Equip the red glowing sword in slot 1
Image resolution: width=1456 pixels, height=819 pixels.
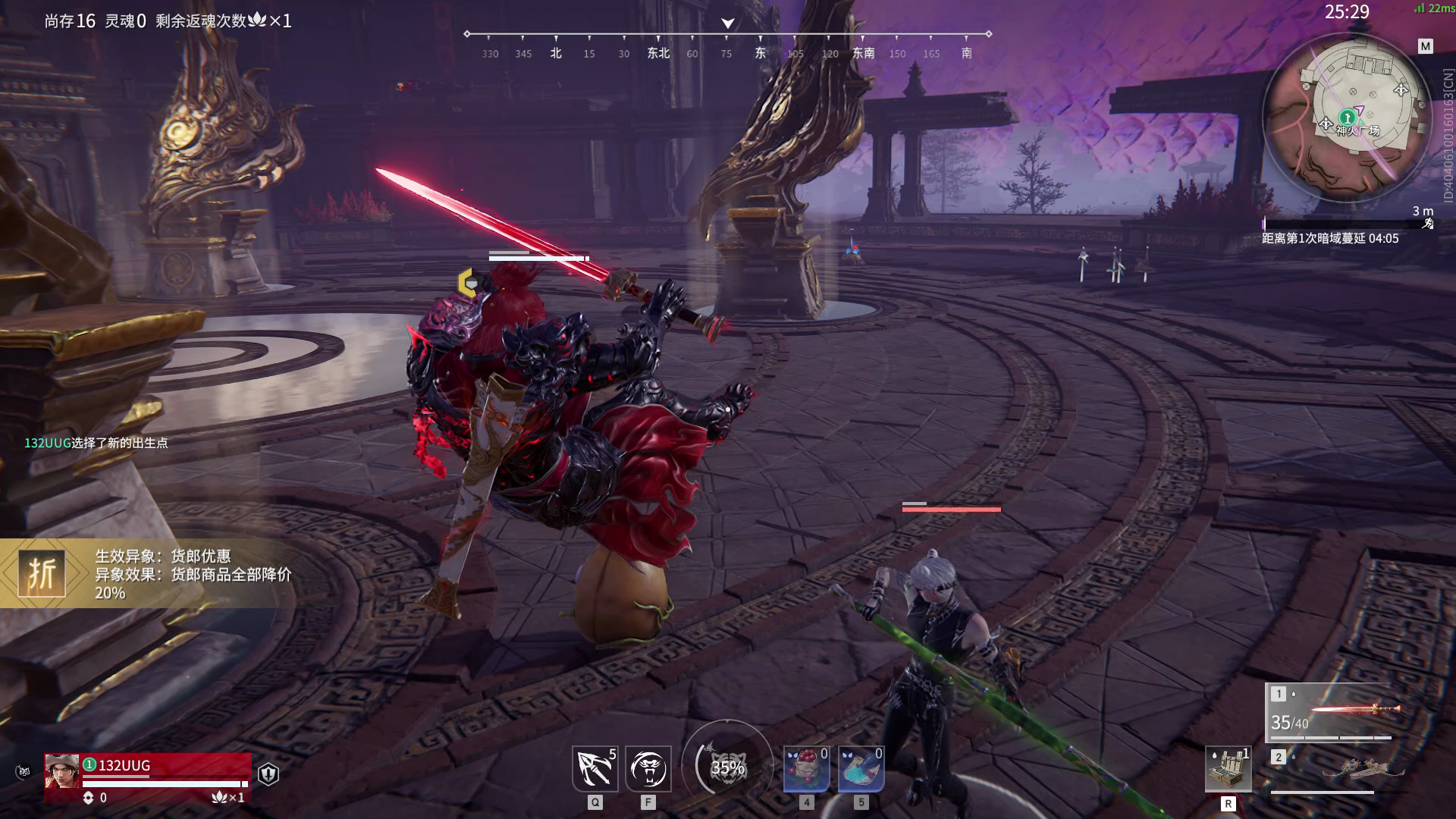coord(1331,712)
